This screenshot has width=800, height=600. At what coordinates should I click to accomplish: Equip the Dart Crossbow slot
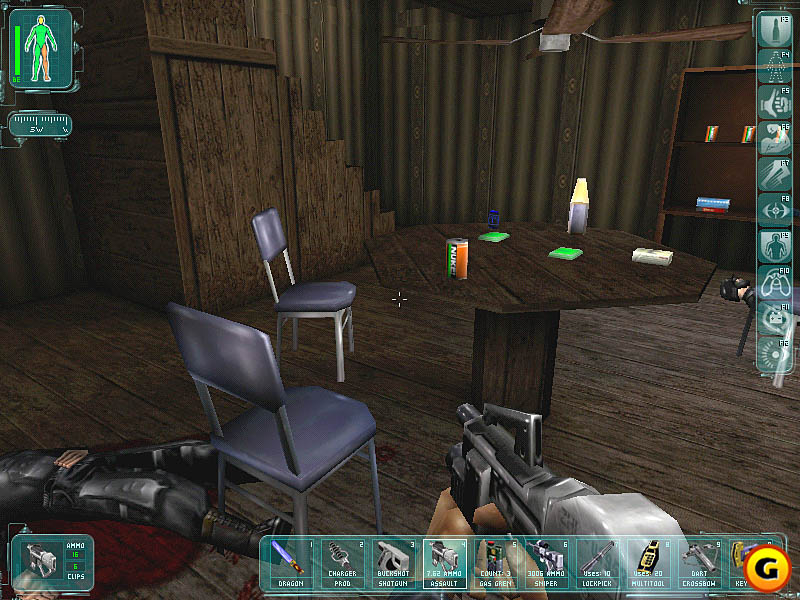pyautogui.click(x=699, y=562)
